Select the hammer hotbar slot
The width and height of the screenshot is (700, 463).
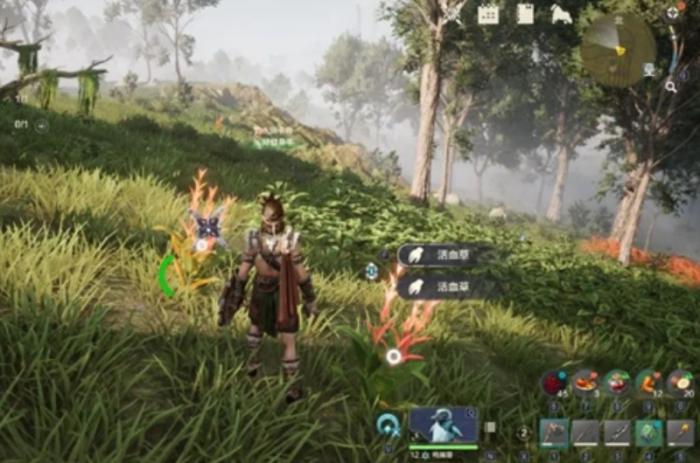coord(554,432)
